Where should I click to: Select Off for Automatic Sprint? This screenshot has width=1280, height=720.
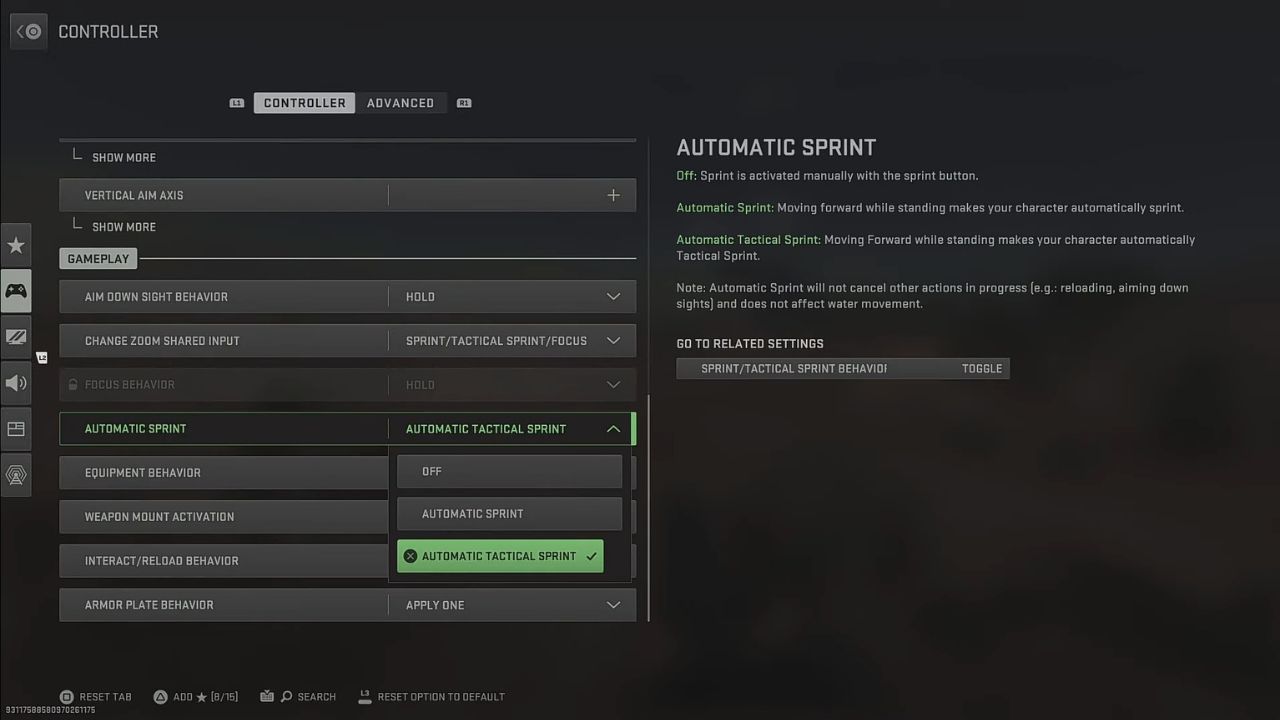pyautogui.click(x=509, y=471)
